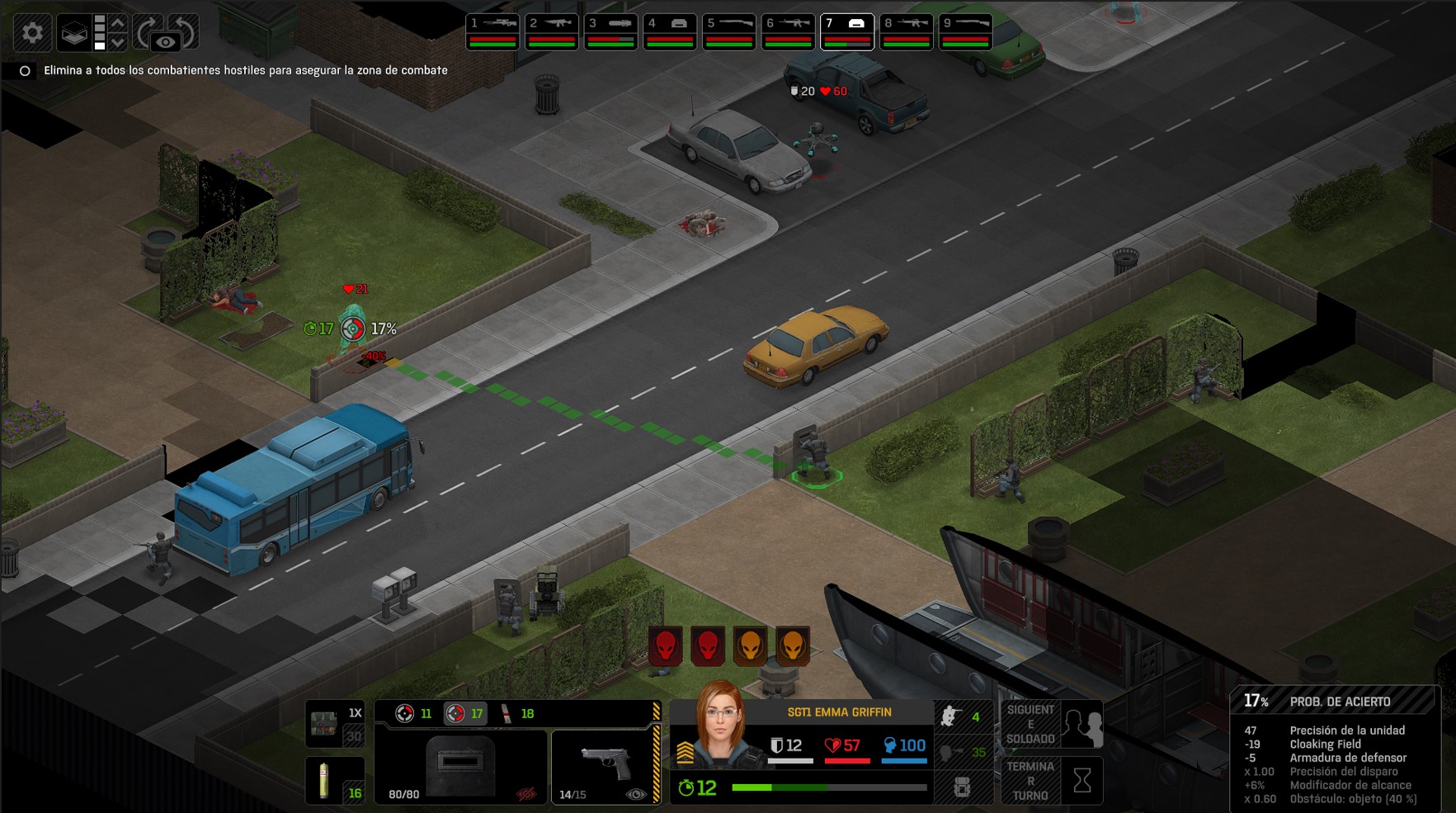
Task: Select squad slot 8 with assault rifle
Action: (x=907, y=32)
